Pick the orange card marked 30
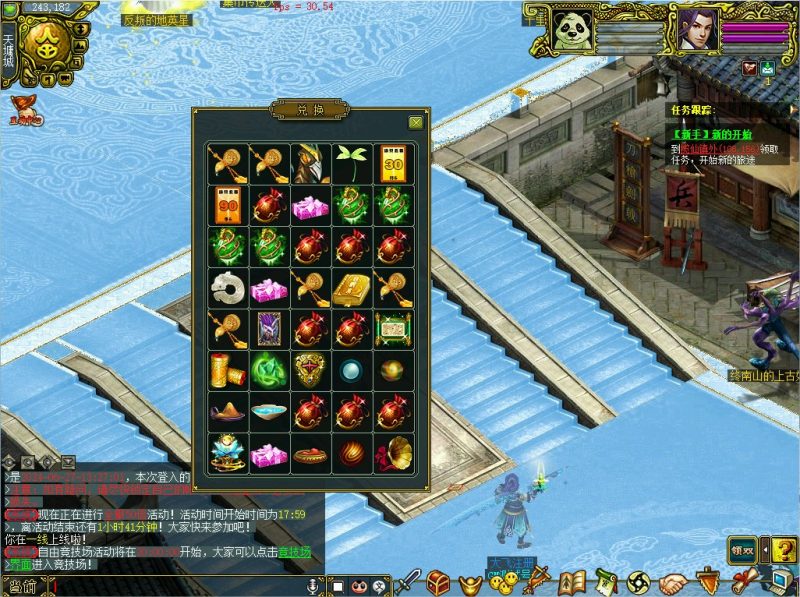The height and width of the screenshot is (597, 800). (392, 163)
